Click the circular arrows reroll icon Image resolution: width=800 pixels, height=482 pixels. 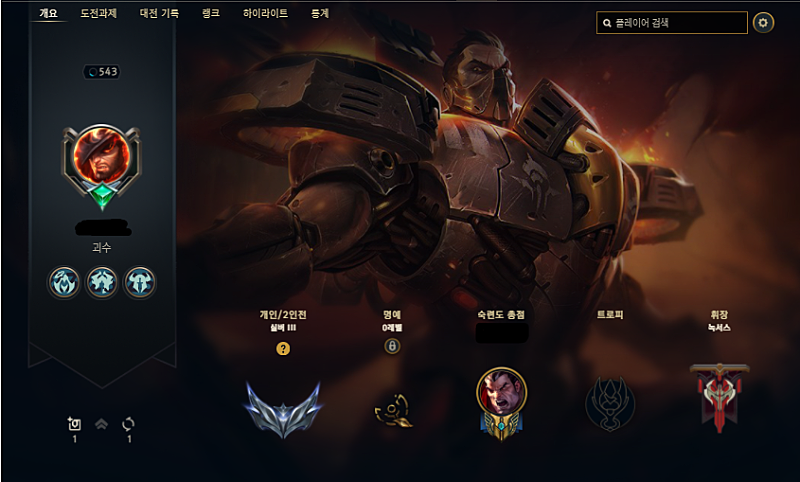(128, 424)
